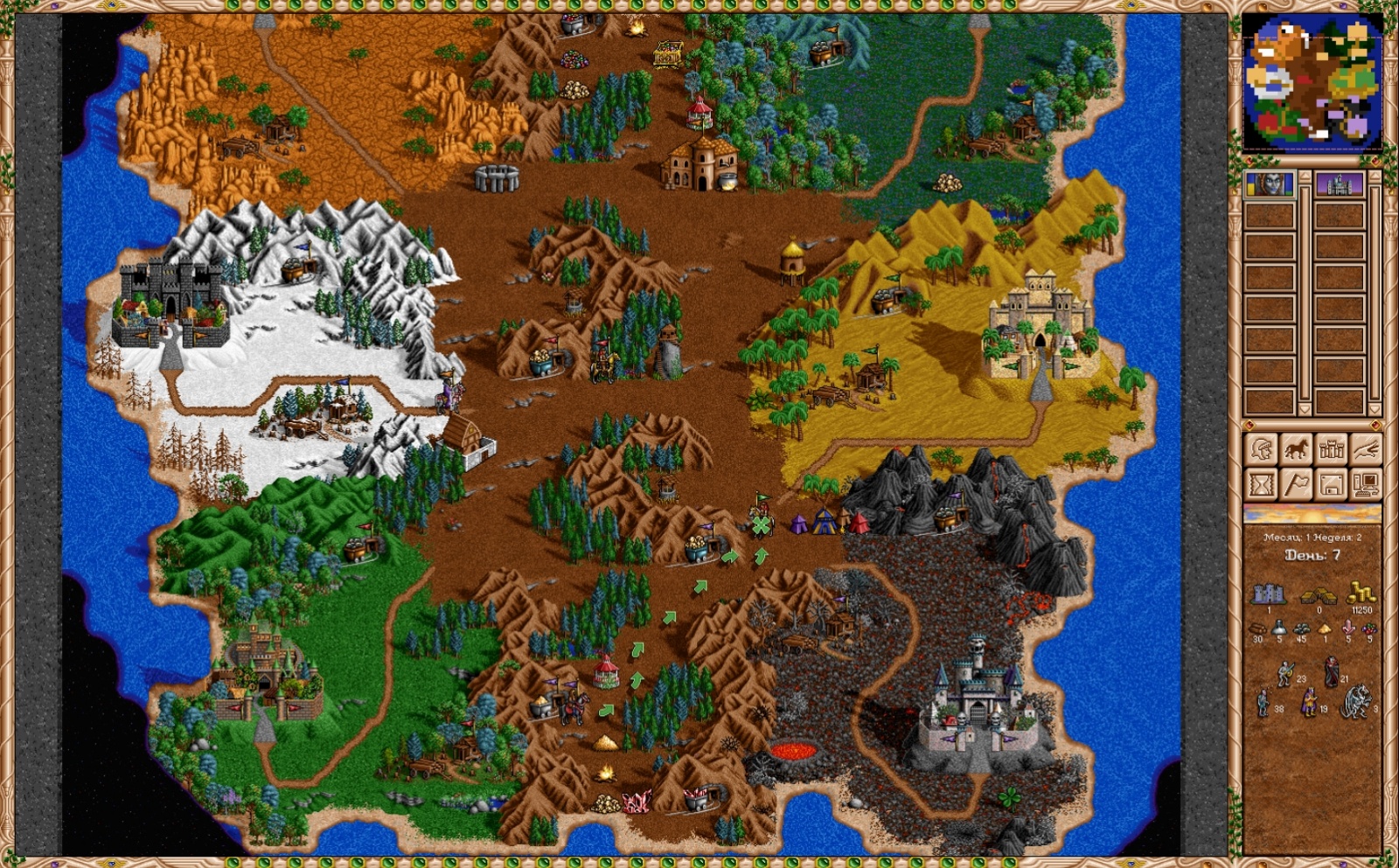Open system options via the computer icon
Image resolution: width=1399 pixels, height=868 pixels.
pyautogui.click(x=1368, y=486)
